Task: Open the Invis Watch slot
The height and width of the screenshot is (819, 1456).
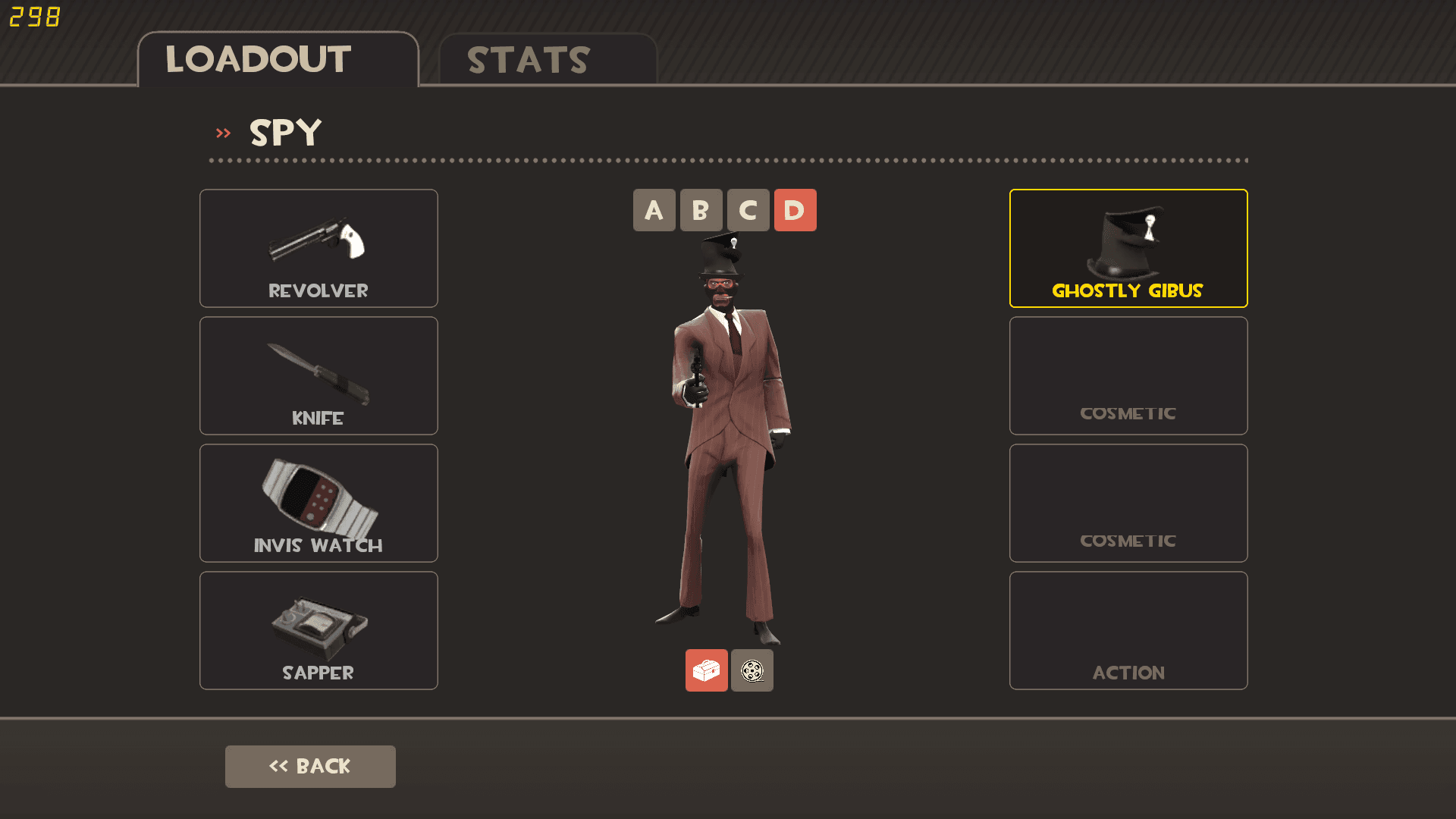Action: click(x=318, y=503)
